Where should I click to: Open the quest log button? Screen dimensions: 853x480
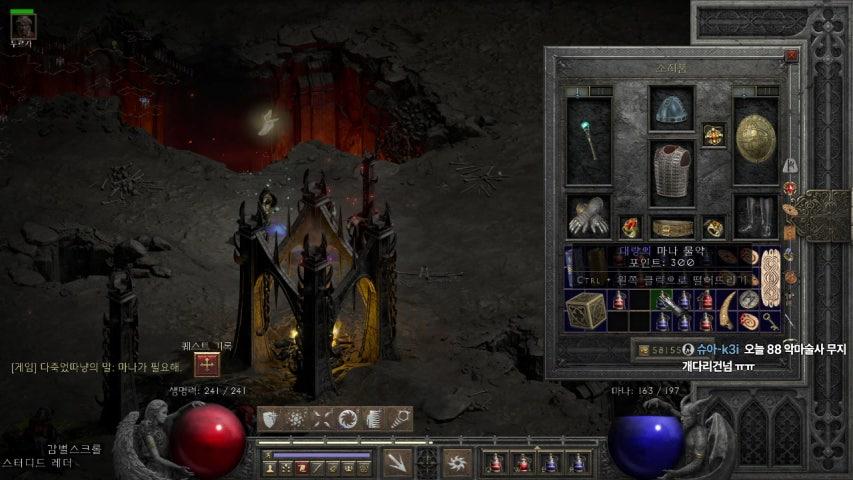point(207,365)
